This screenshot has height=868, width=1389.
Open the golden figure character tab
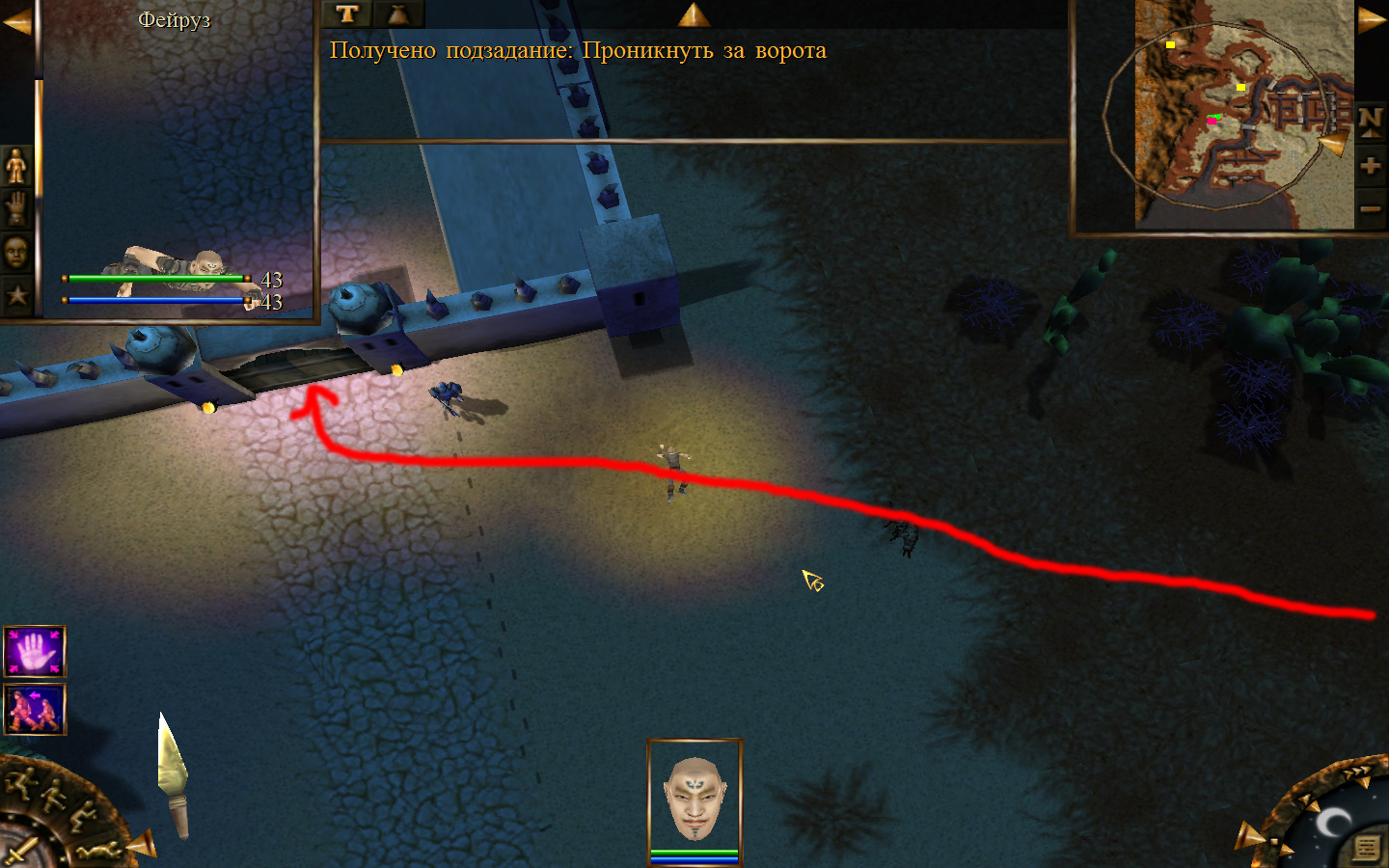click(16, 167)
